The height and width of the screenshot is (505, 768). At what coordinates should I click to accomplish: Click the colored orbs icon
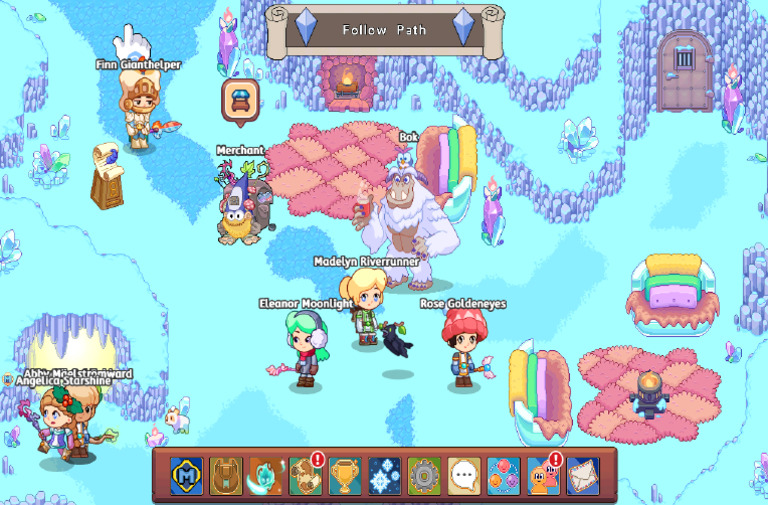(503, 476)
